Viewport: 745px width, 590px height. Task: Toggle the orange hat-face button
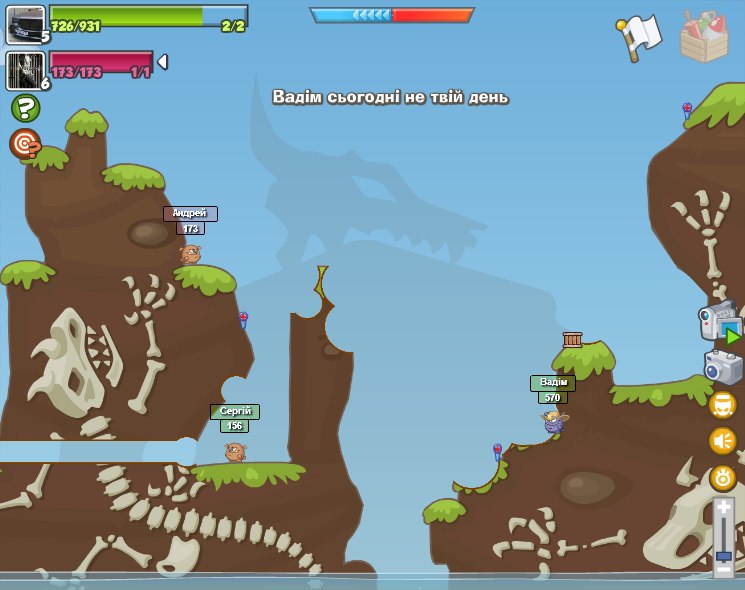pyautogui.click(x=723, y=404)
